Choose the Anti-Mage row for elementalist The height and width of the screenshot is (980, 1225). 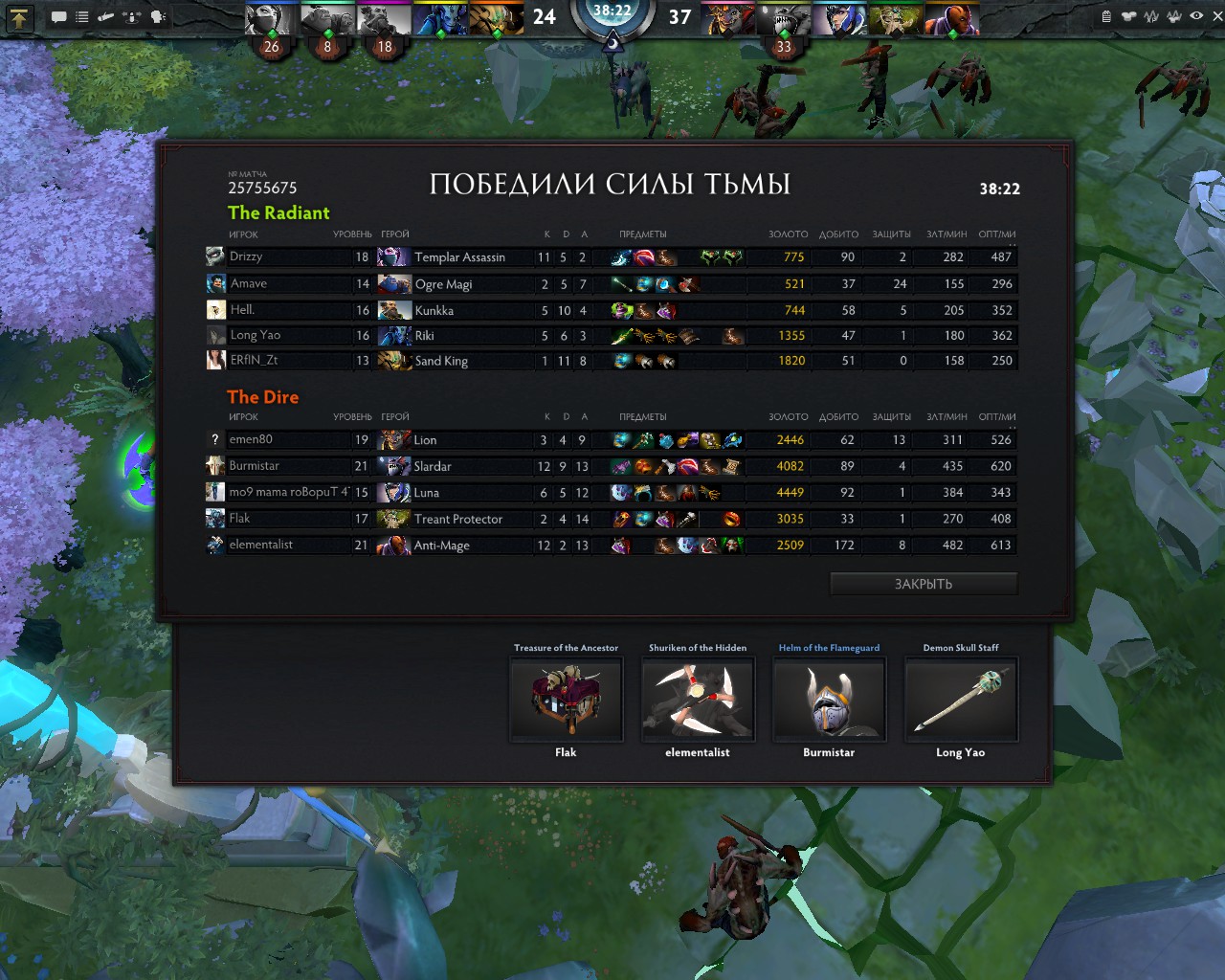441,546
